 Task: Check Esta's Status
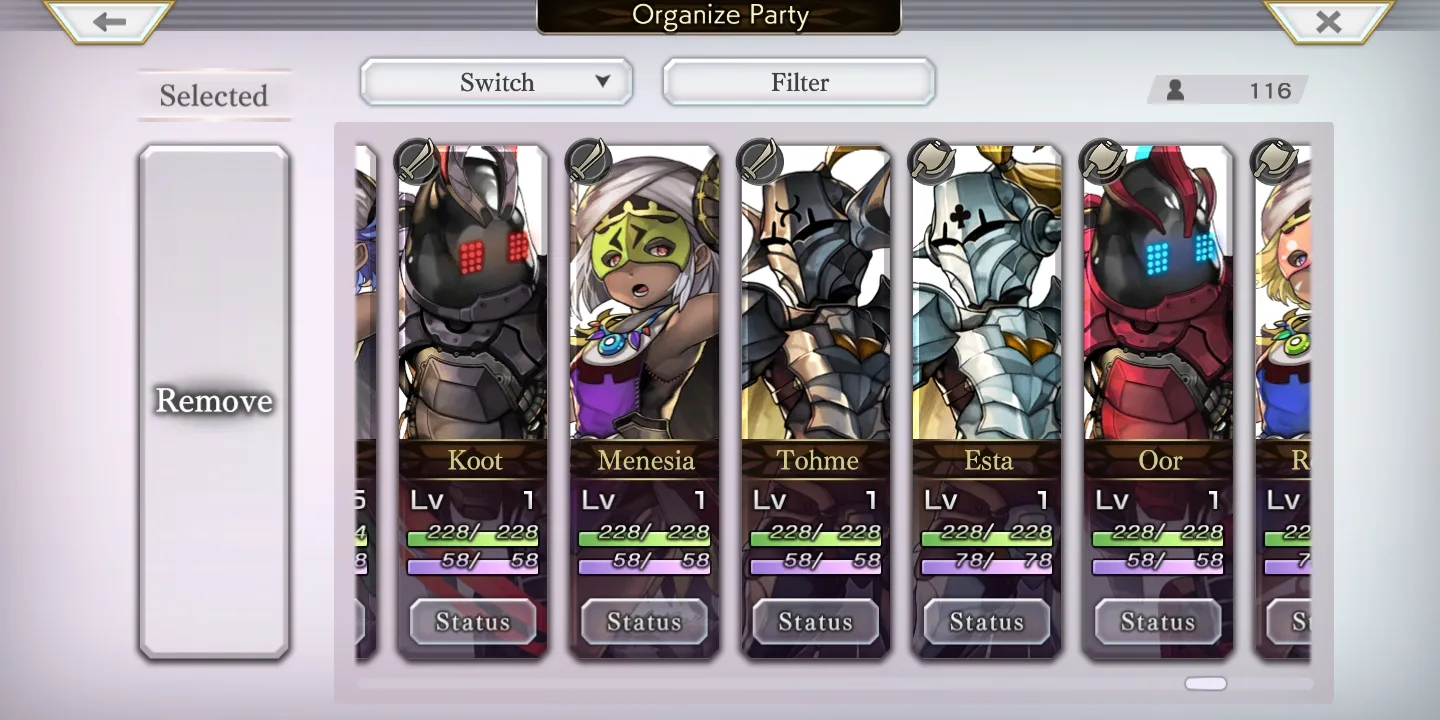[987, 622]
